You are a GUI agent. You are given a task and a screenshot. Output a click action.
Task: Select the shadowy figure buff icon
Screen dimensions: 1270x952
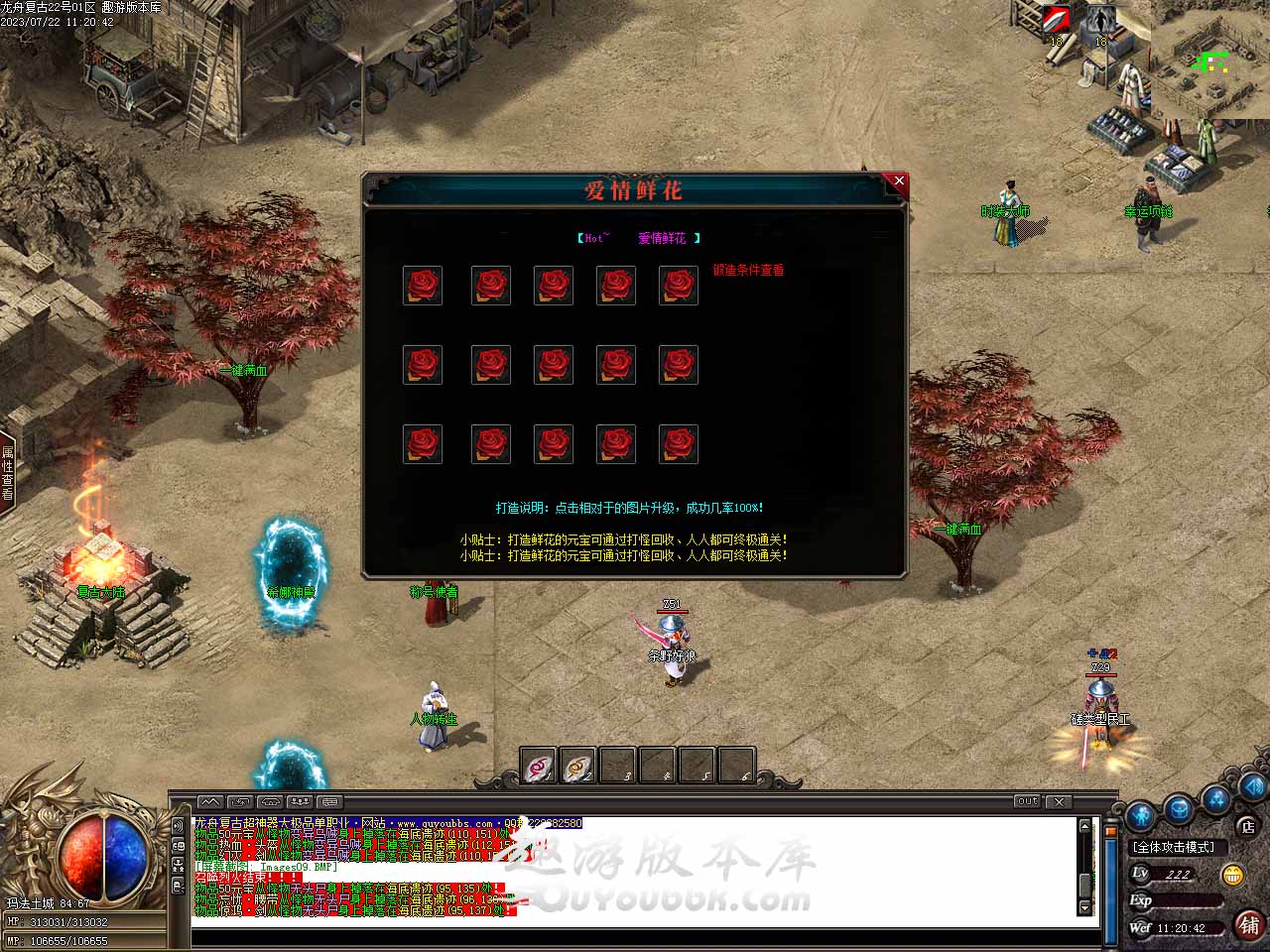click(1099, 21)
